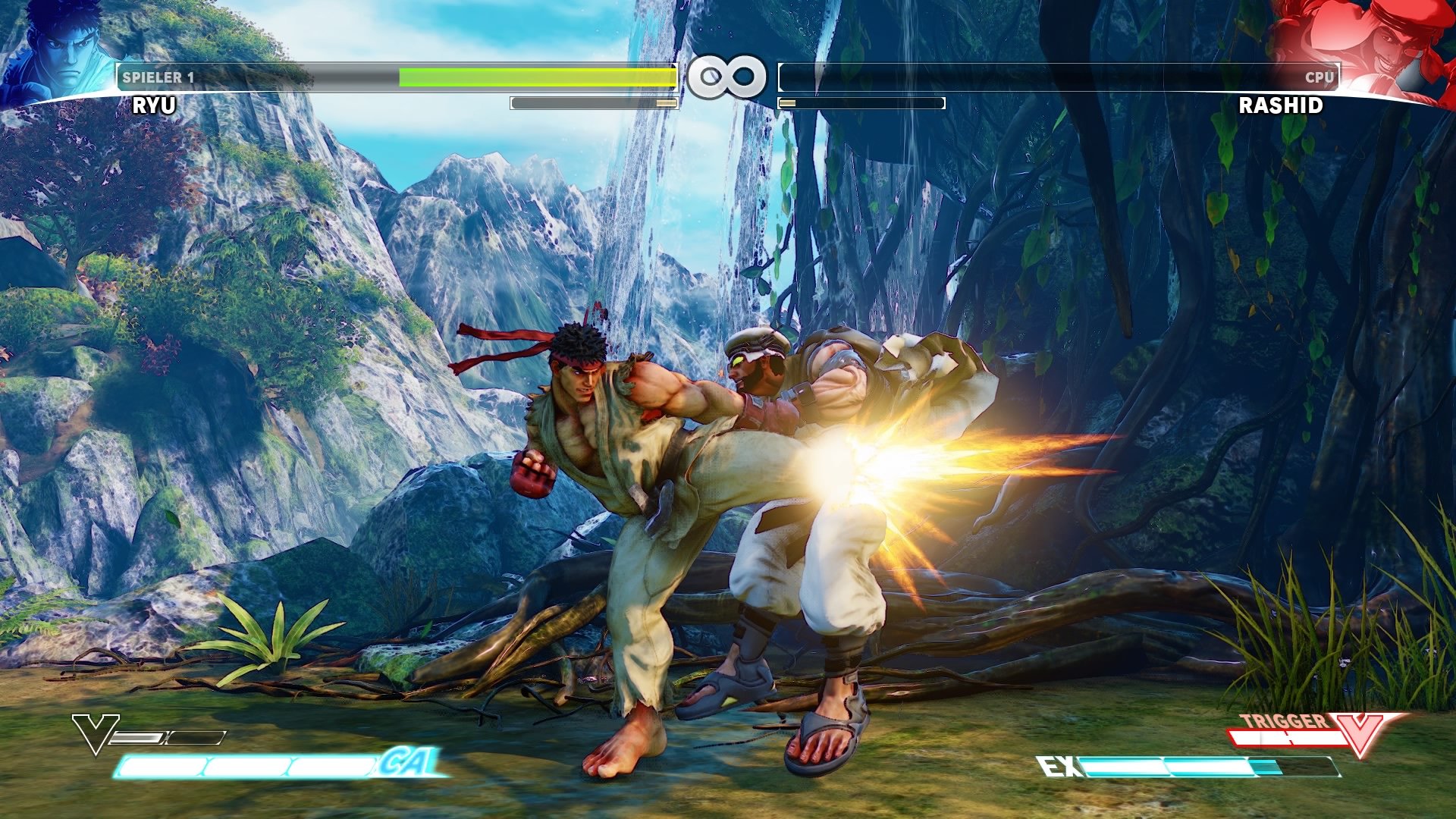
Task: Select the infinity timer symbol
Action: pyautogui.click(x=728, y=75)
